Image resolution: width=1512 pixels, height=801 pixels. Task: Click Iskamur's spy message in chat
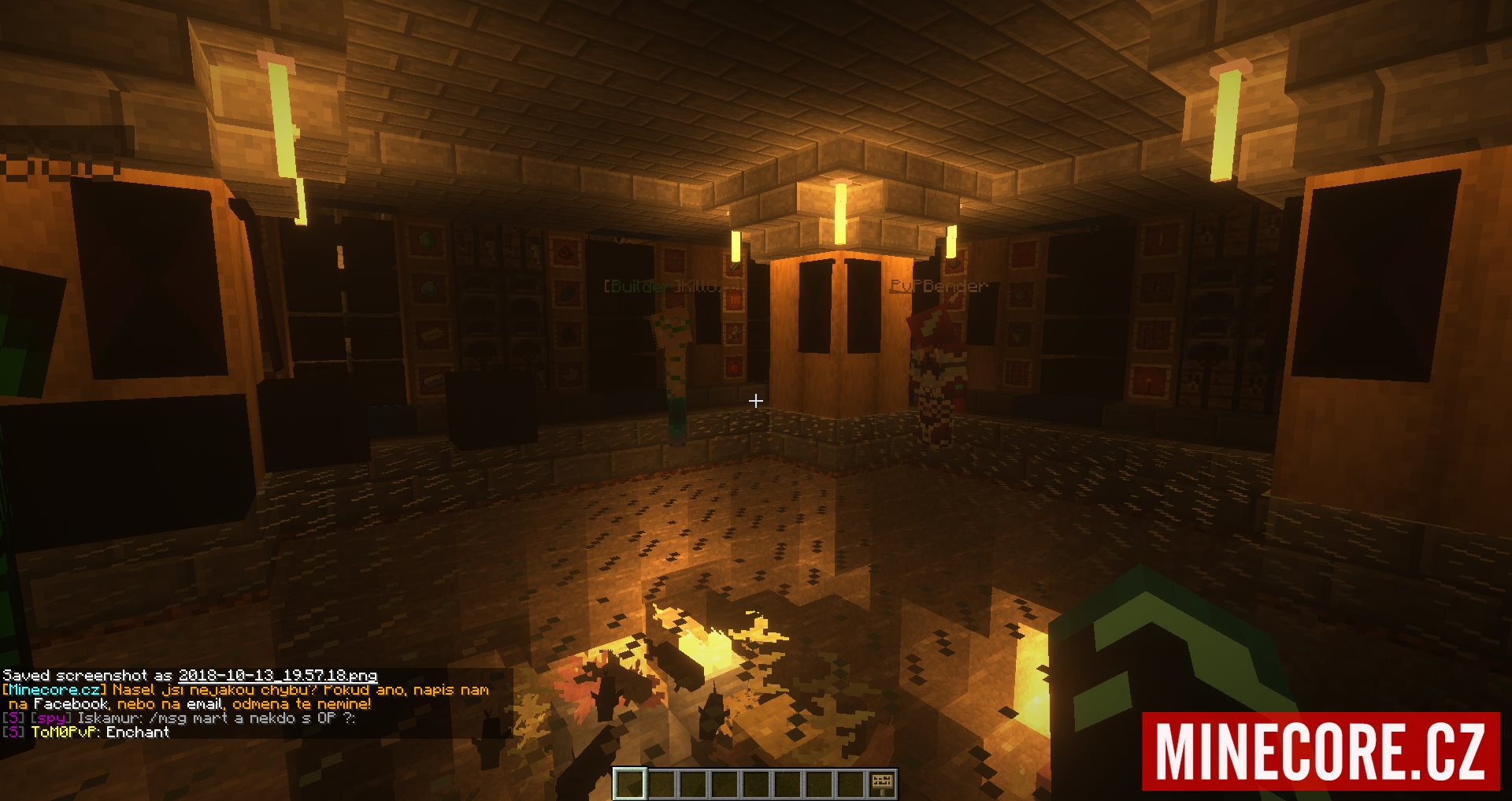pyautogui.click(x=217, y=718)
